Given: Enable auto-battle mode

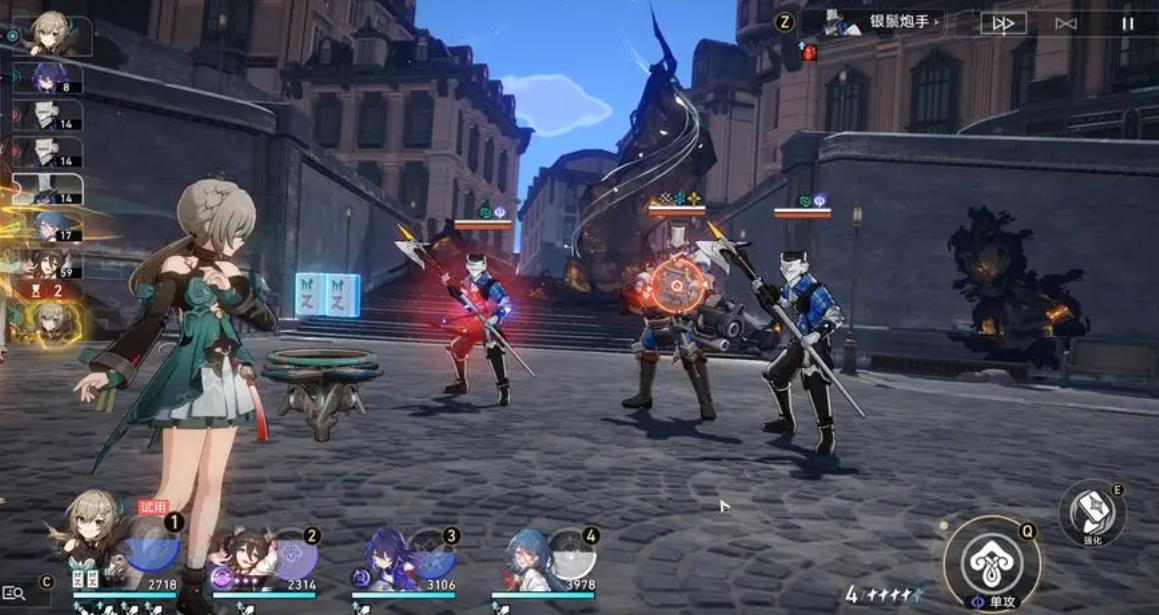Looking at the screenshot, I should (x=1066, y=23).
